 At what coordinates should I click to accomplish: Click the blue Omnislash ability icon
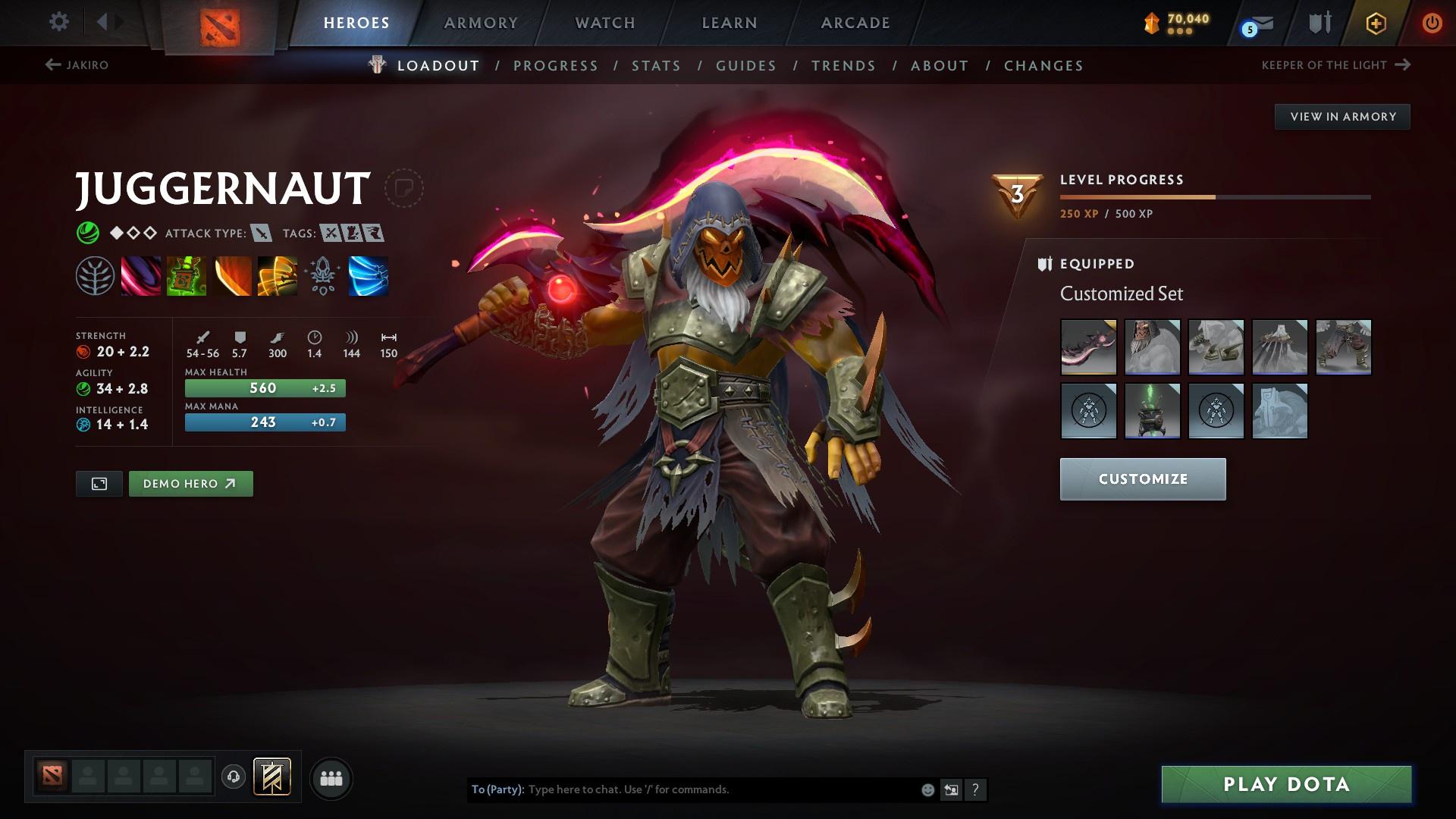tap(368, 275)
